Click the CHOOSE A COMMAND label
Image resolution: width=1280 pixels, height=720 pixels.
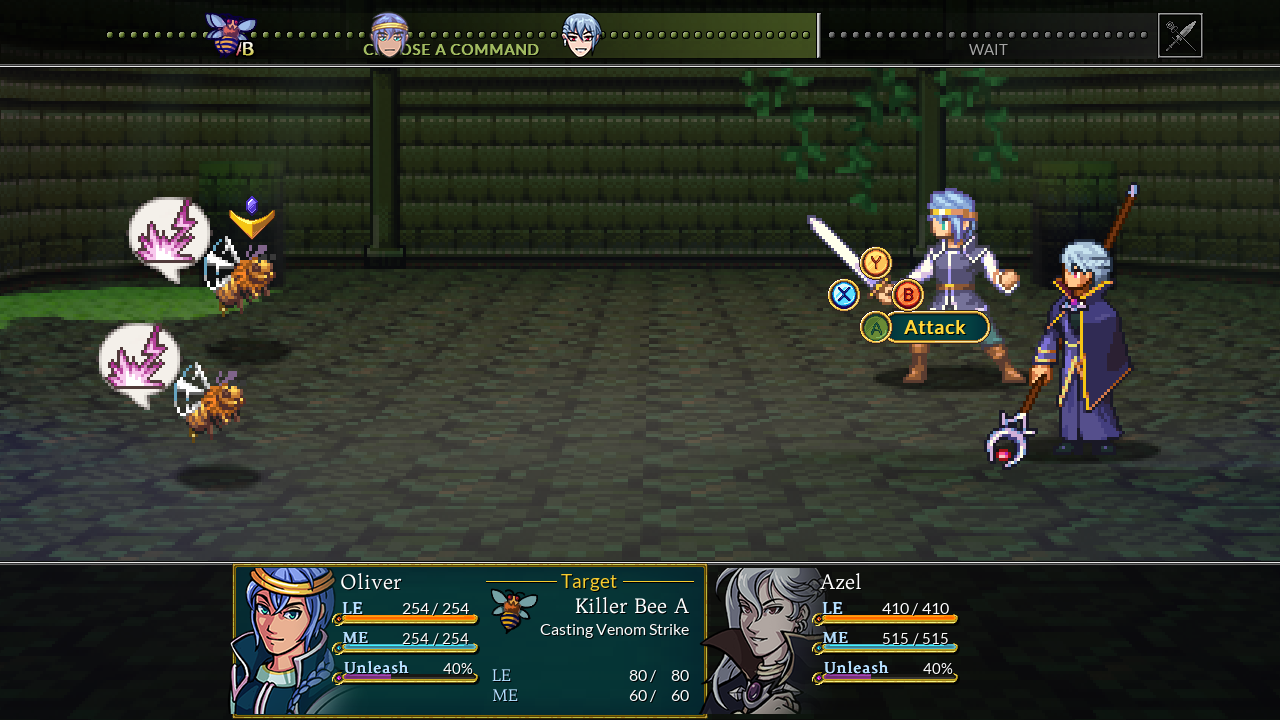[x=451, y=49]
